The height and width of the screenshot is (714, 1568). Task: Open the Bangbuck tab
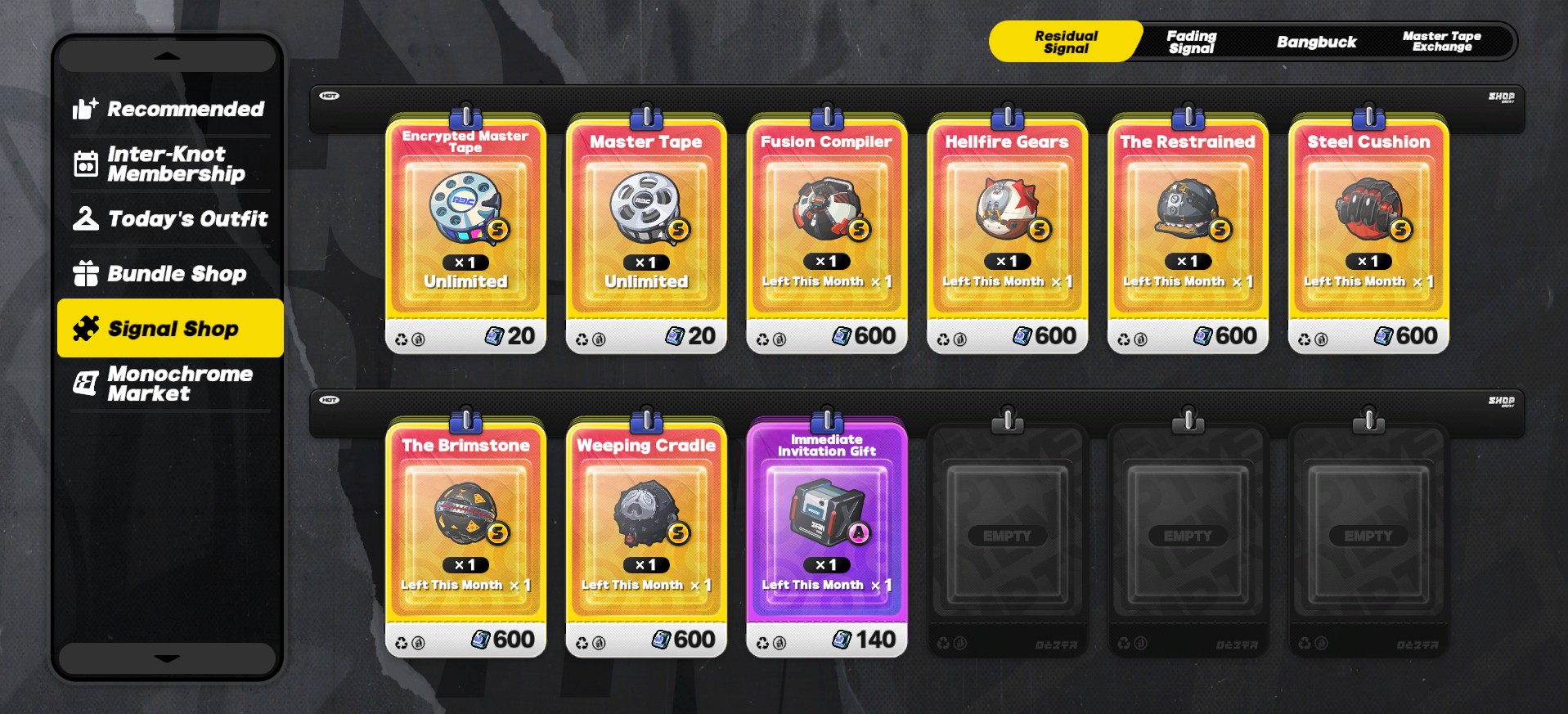pos(1316,42)
